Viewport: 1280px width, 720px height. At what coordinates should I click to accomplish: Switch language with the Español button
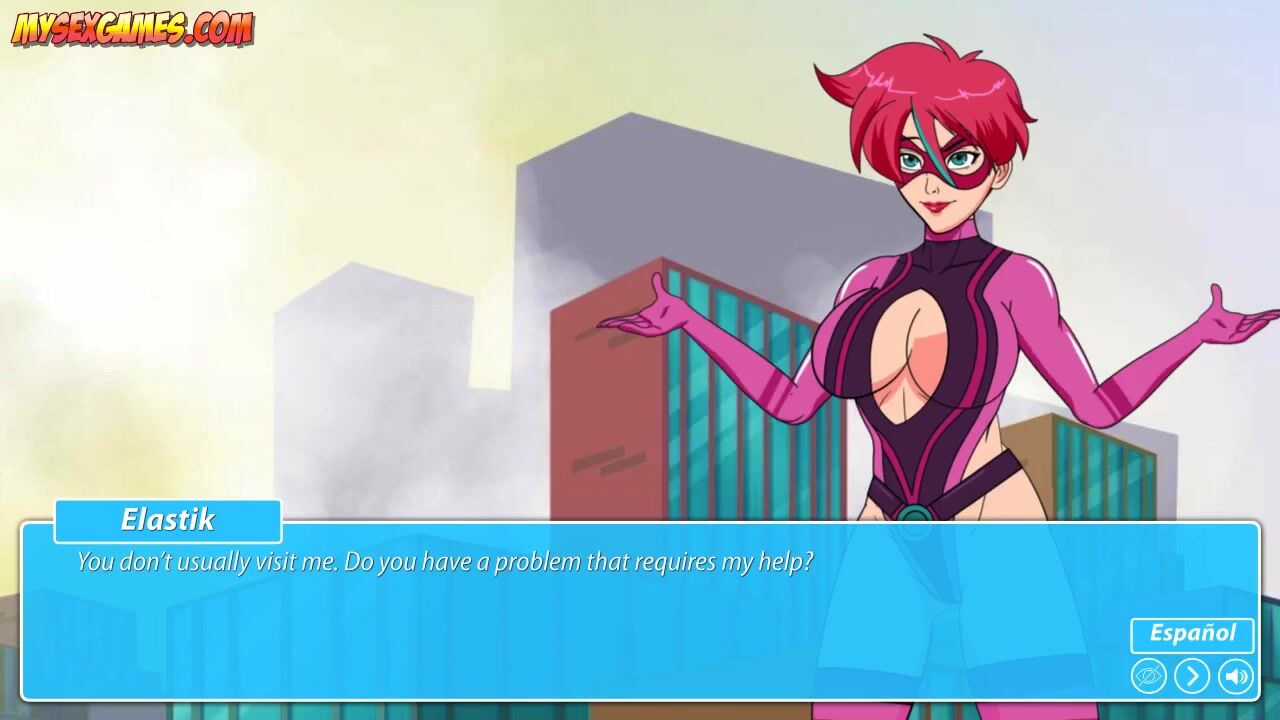click(x=1192, y=634)
